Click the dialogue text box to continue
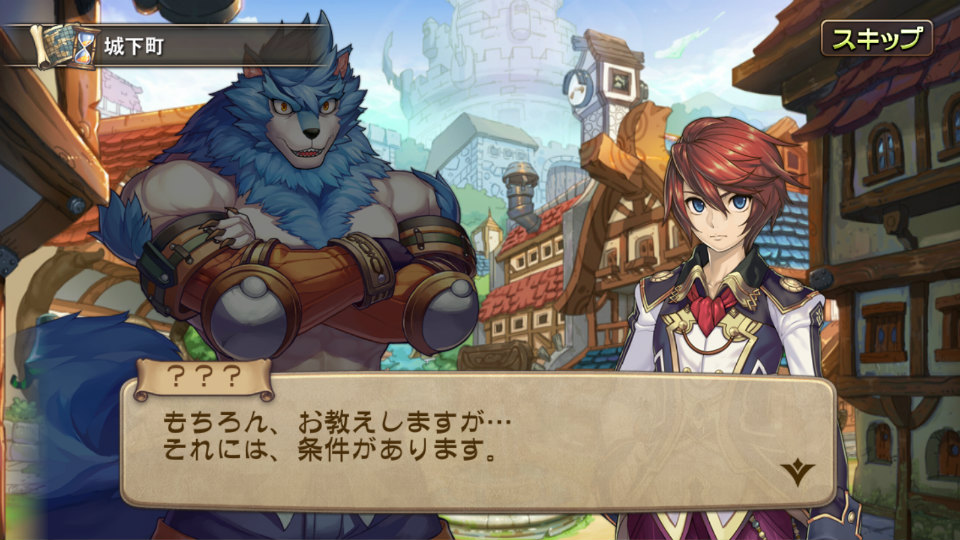Image resolution: width=960 pixels, height=540 pixels. point(478,441)
